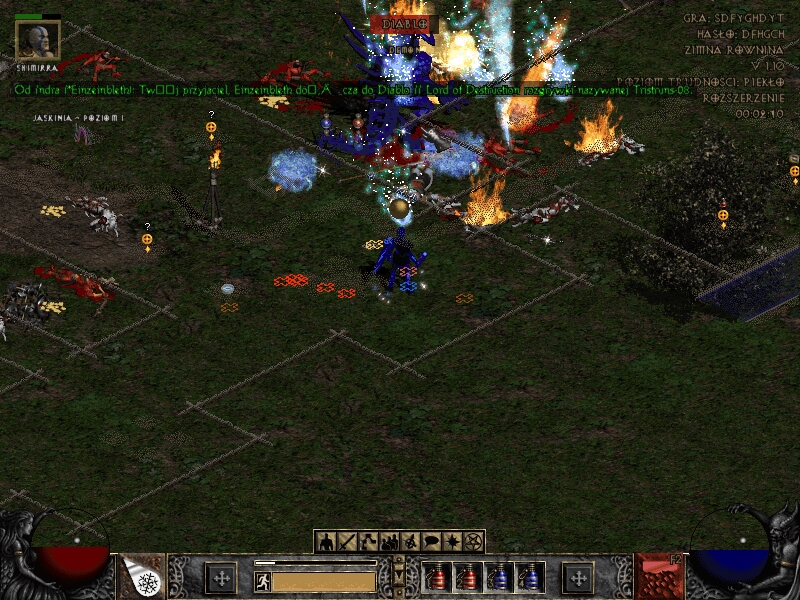Viewport: 800px width, 600px height.
Task: Open the character stats screen icon
Action: pos(326,542)
